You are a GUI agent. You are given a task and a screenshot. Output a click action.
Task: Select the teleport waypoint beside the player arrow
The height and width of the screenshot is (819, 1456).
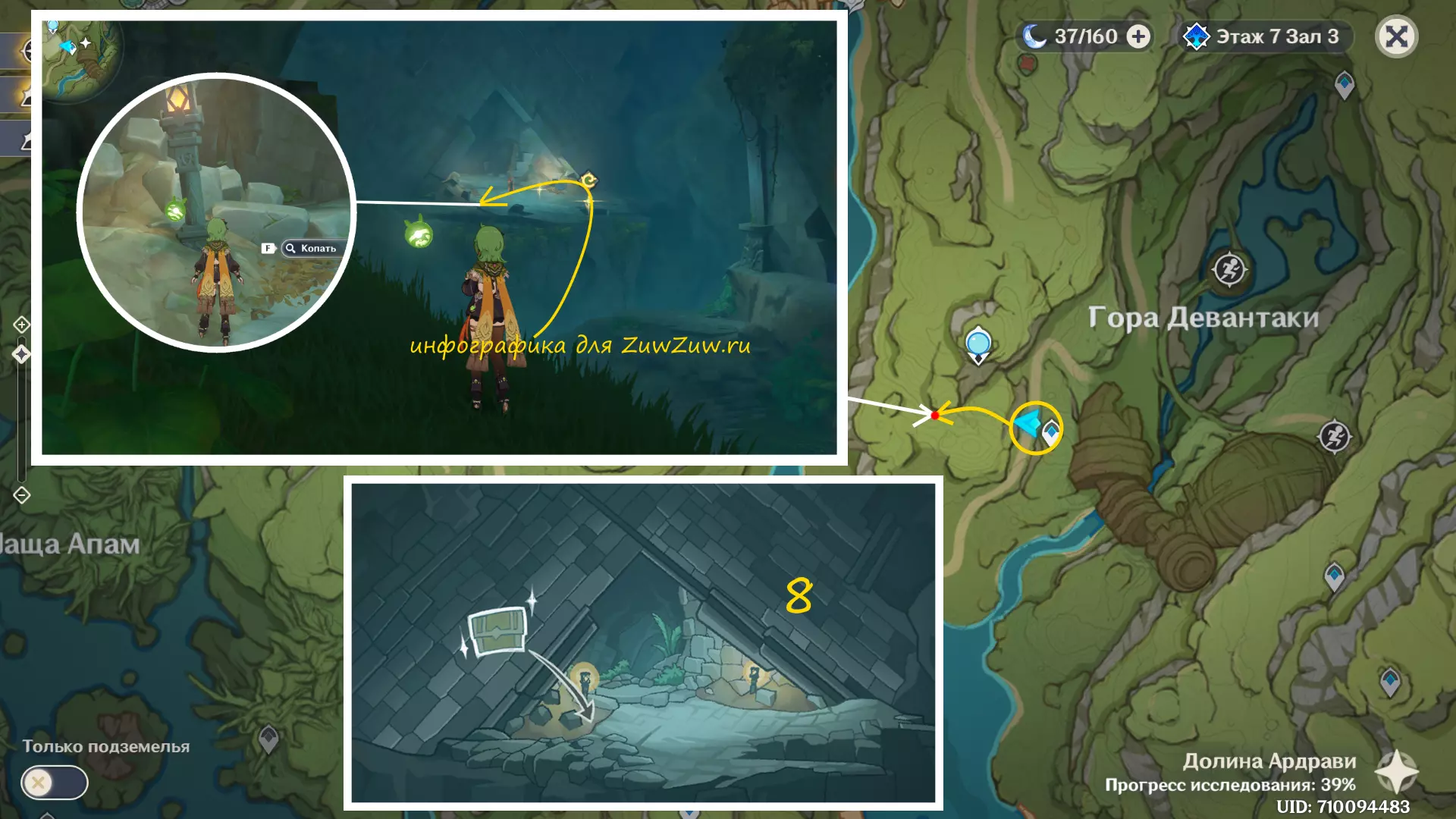point(1051,432)
